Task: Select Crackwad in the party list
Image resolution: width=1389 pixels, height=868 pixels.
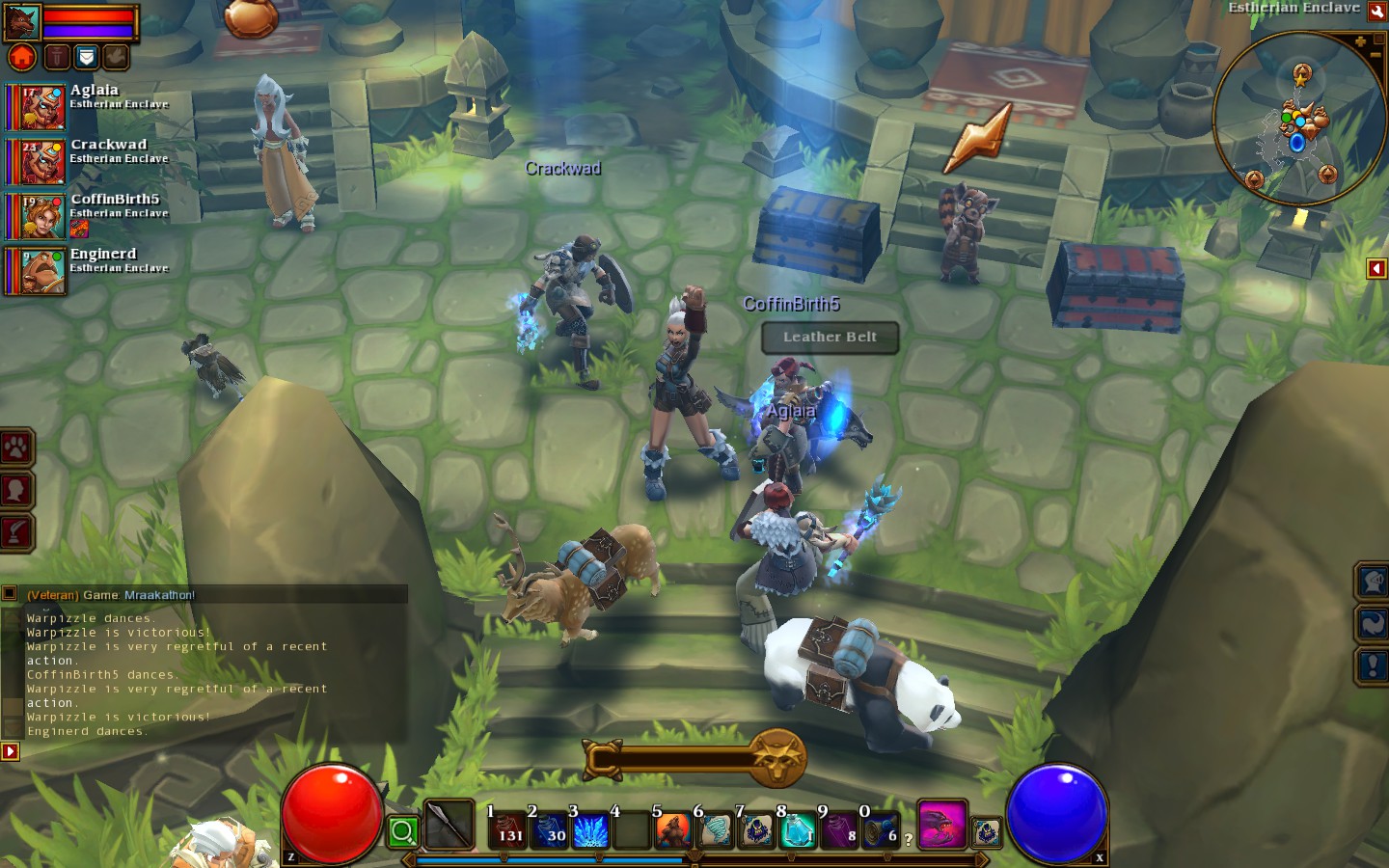Action: click(x=37, y=162)
